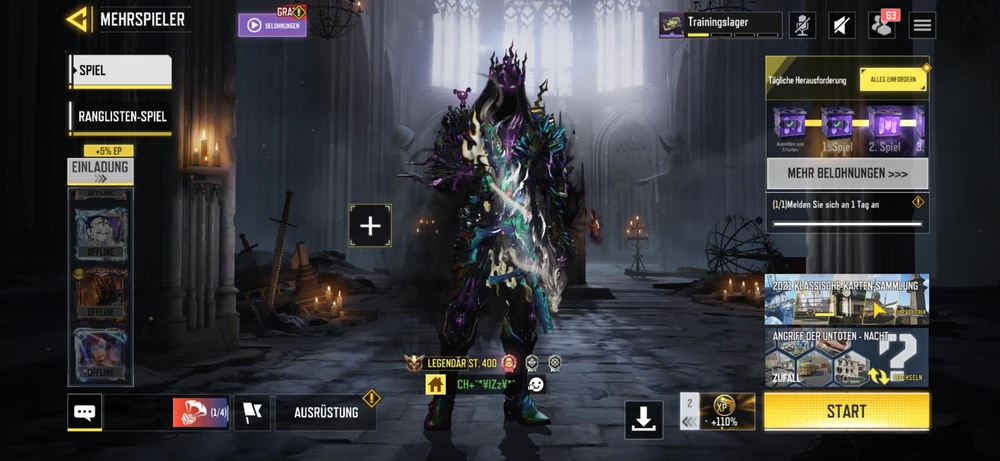Open the chat speech bubble

tap(85, 412)
